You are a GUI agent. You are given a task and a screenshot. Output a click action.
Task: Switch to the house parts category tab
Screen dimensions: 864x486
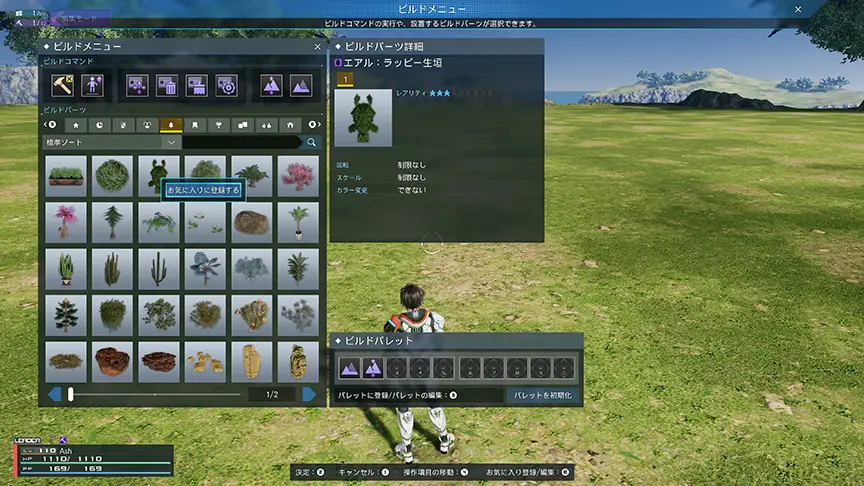(x=290, y=125)
